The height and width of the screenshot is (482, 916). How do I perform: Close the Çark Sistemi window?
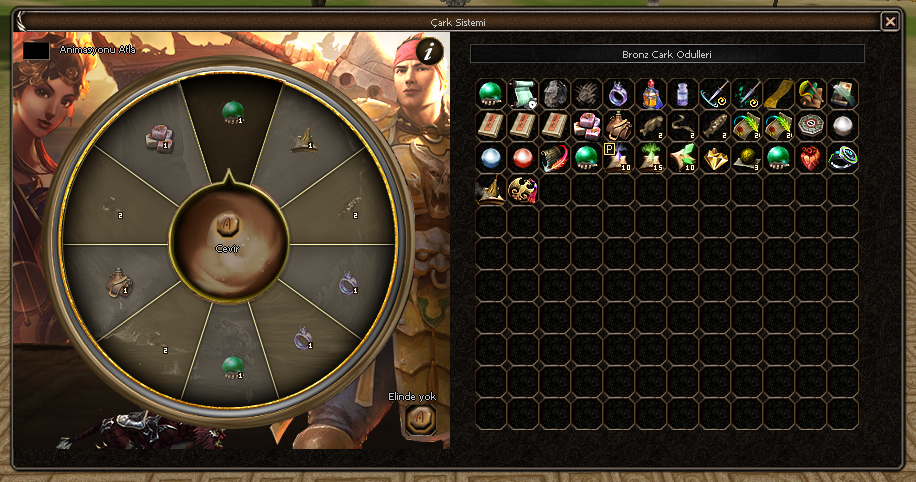(x=889, y=21)
